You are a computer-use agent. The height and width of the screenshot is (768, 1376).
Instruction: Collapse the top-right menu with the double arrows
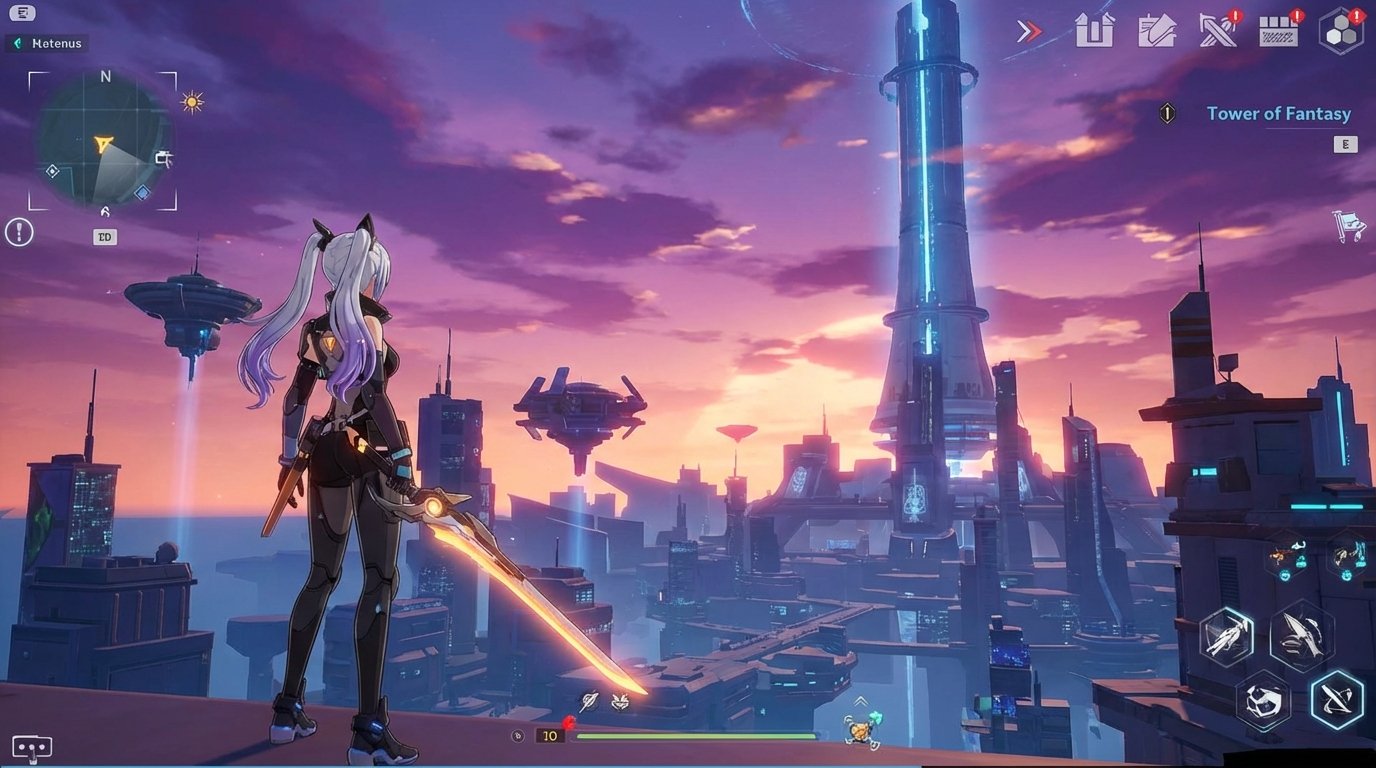(1029, 31)
